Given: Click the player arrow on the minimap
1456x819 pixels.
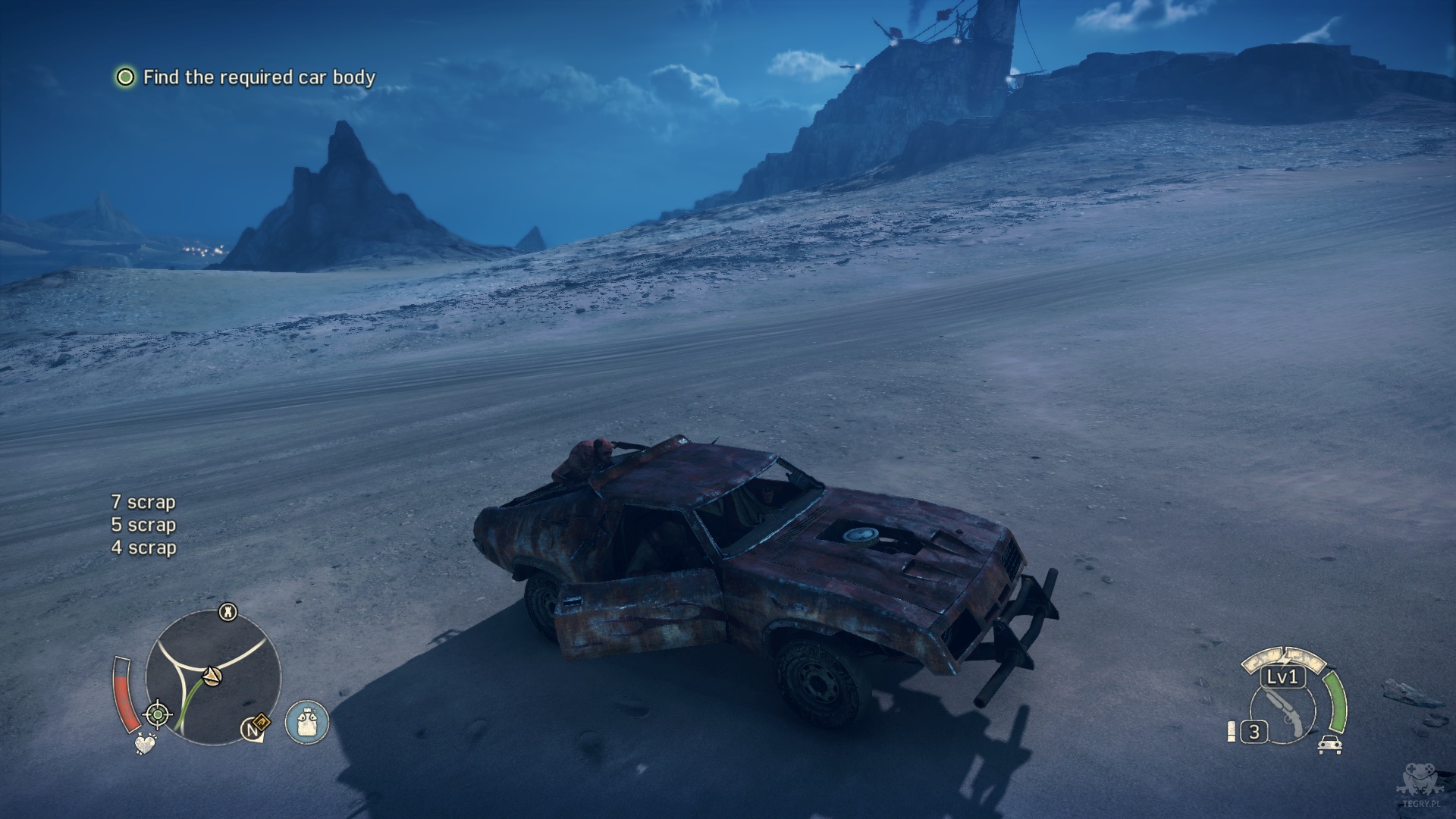Looking at the screenshot, I should pyautogui.click(x=212, y=674).
